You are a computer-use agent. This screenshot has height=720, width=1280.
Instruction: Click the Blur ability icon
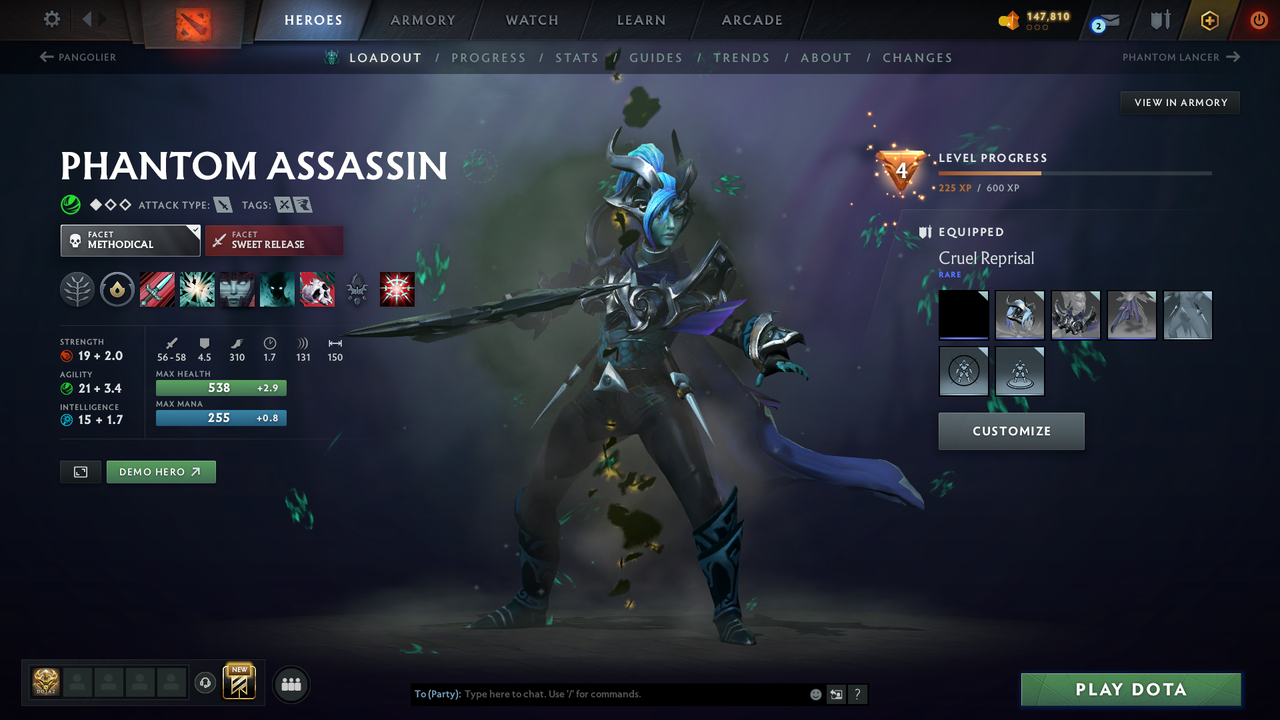[277, 289]
